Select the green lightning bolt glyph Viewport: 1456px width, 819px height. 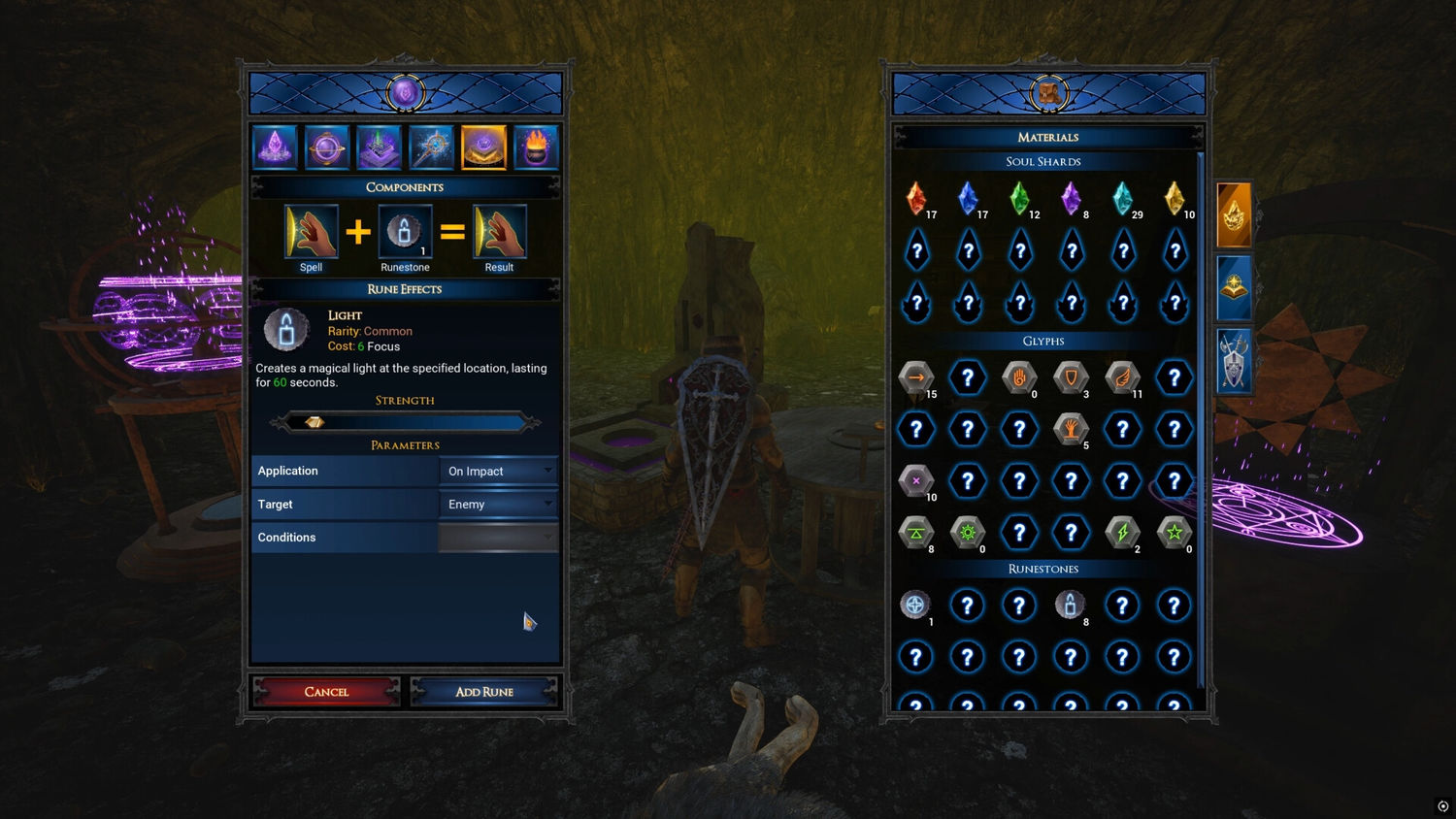(1122, 532)
